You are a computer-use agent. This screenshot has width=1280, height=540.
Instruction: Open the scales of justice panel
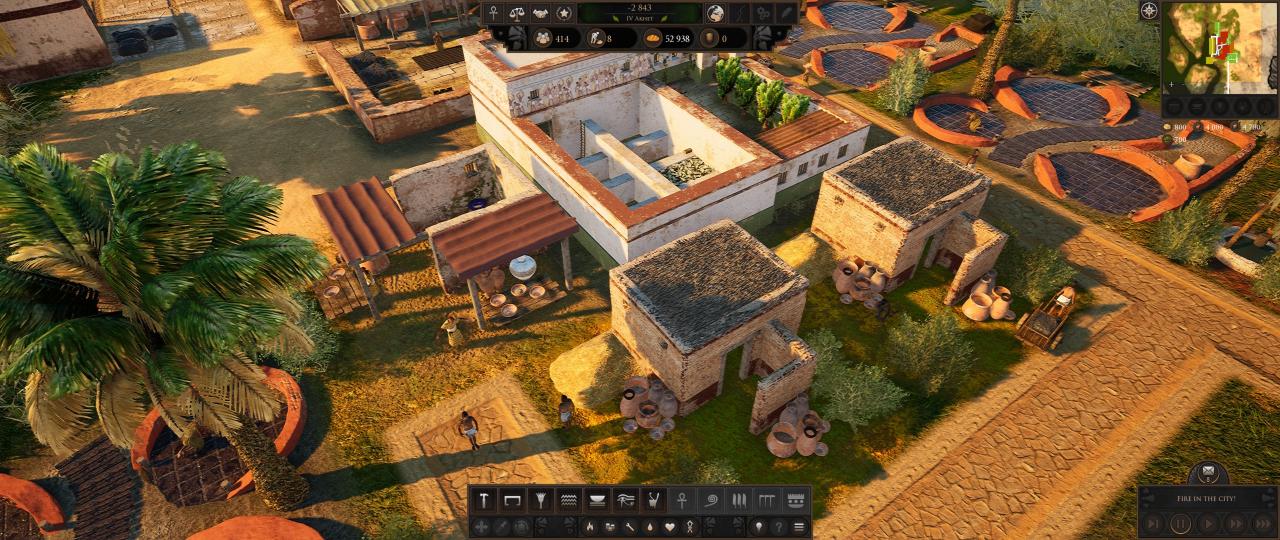click(516, 13)
